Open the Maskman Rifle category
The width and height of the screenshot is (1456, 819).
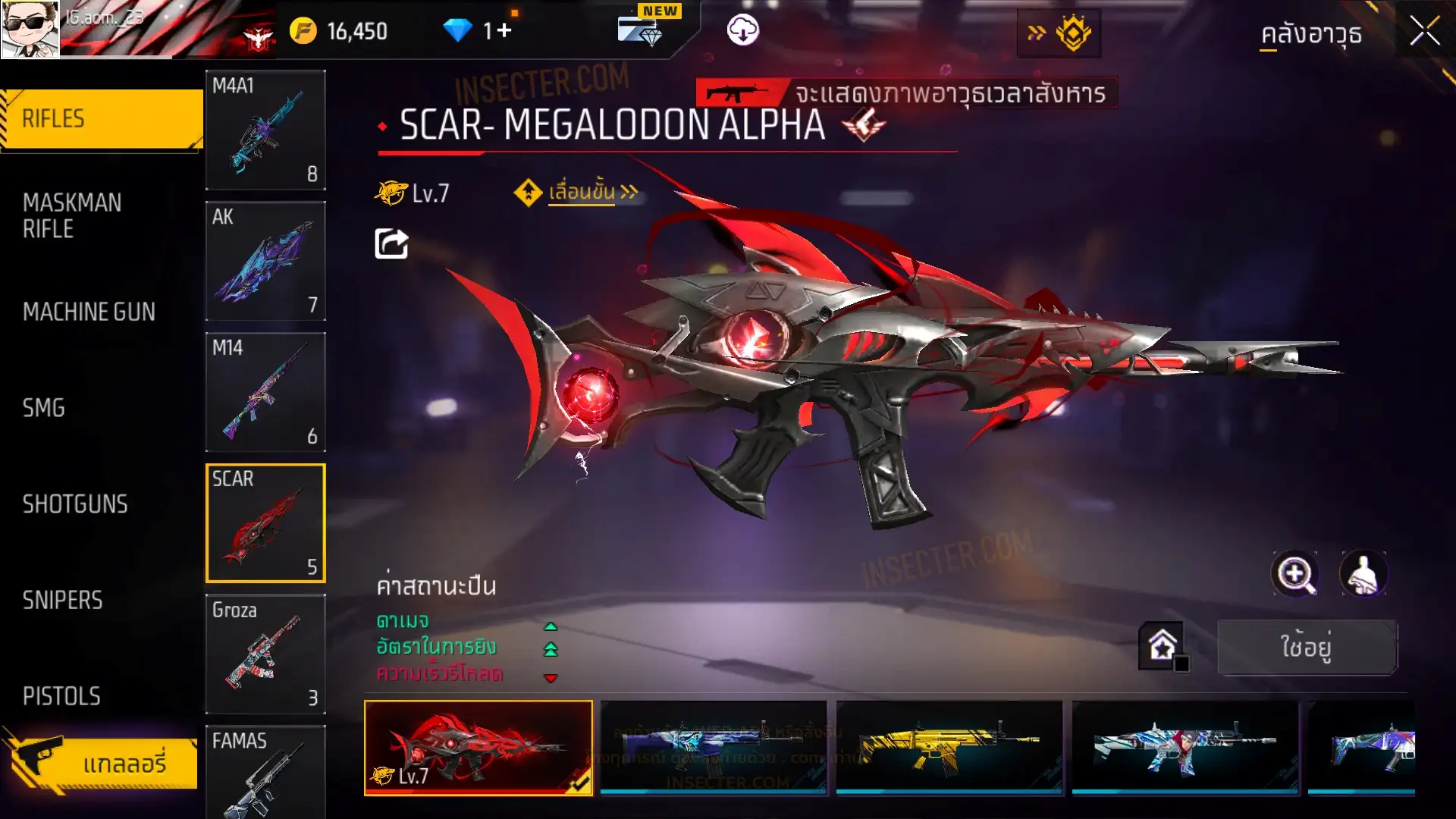click(72, 216)
